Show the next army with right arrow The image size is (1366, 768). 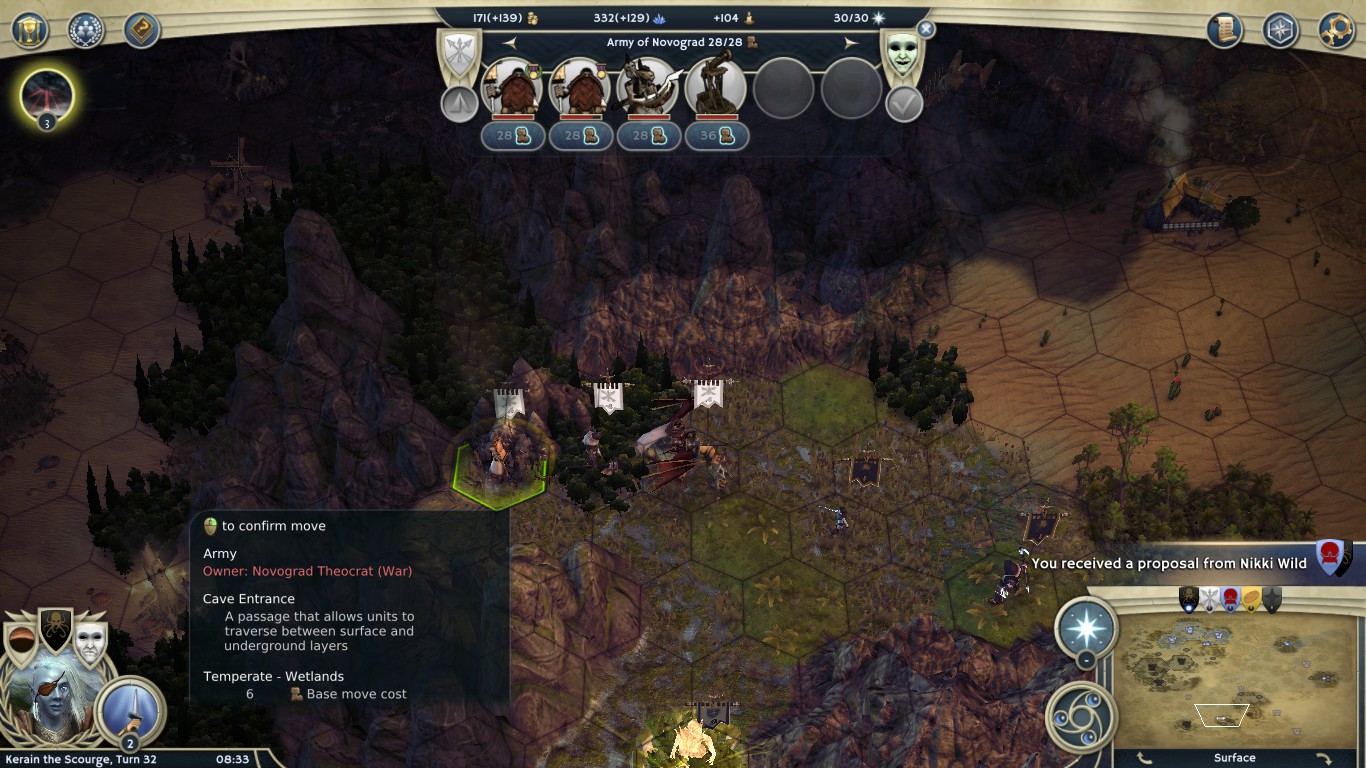(x=851, y=43)
